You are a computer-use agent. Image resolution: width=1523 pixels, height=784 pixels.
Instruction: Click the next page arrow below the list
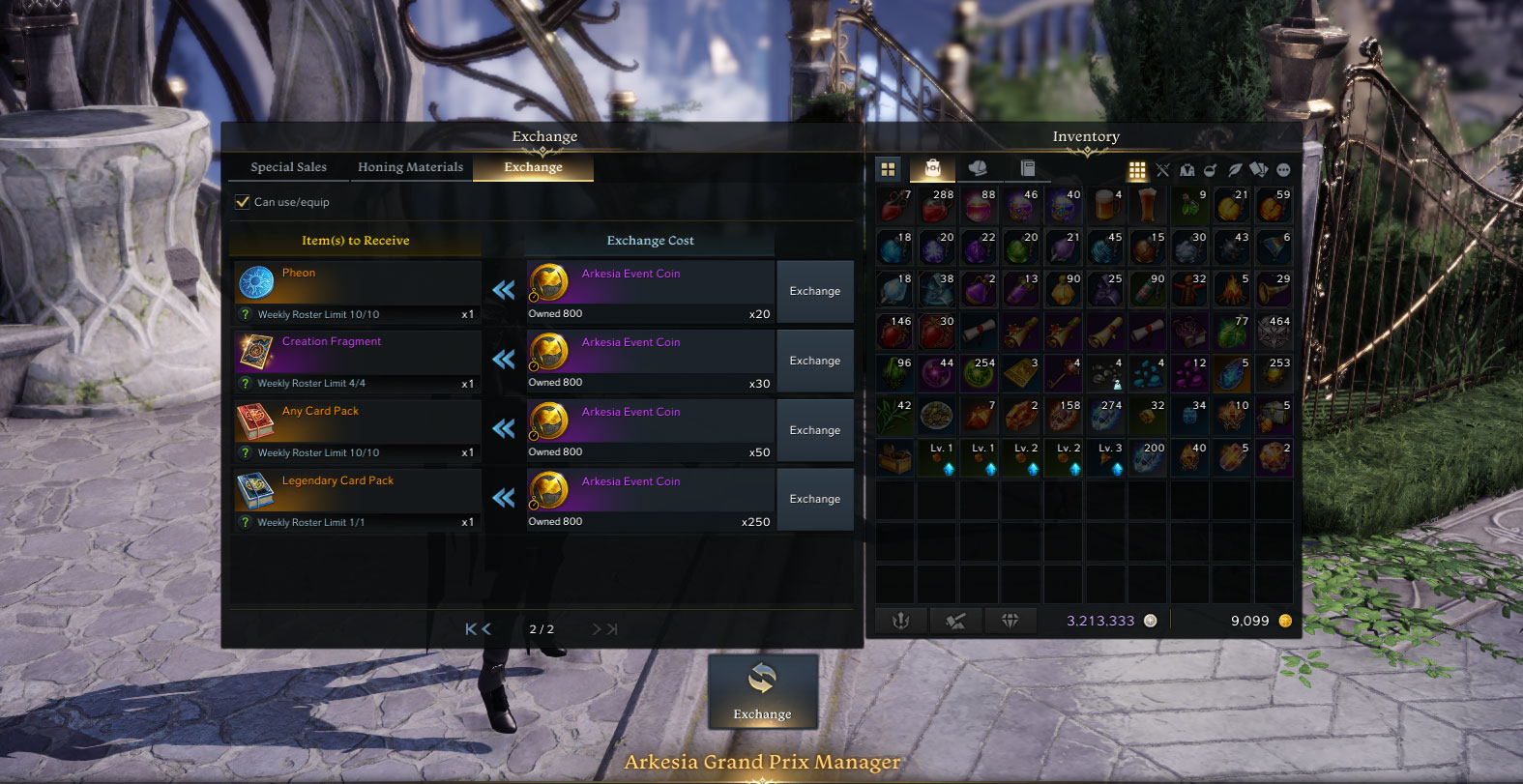point(597,628)
